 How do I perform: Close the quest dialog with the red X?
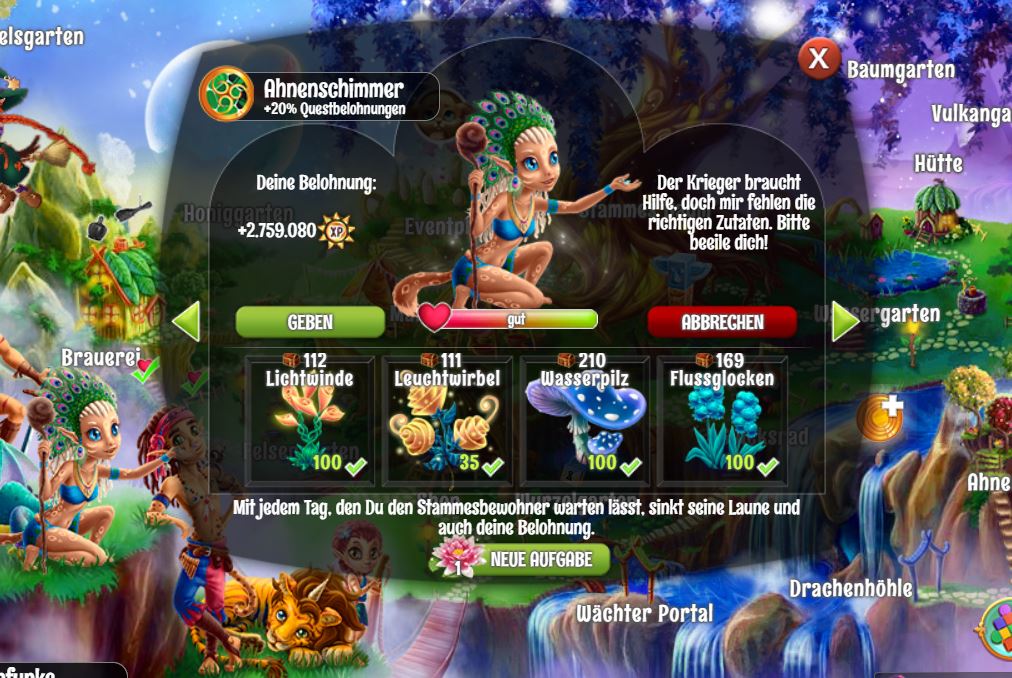(818, 59)
